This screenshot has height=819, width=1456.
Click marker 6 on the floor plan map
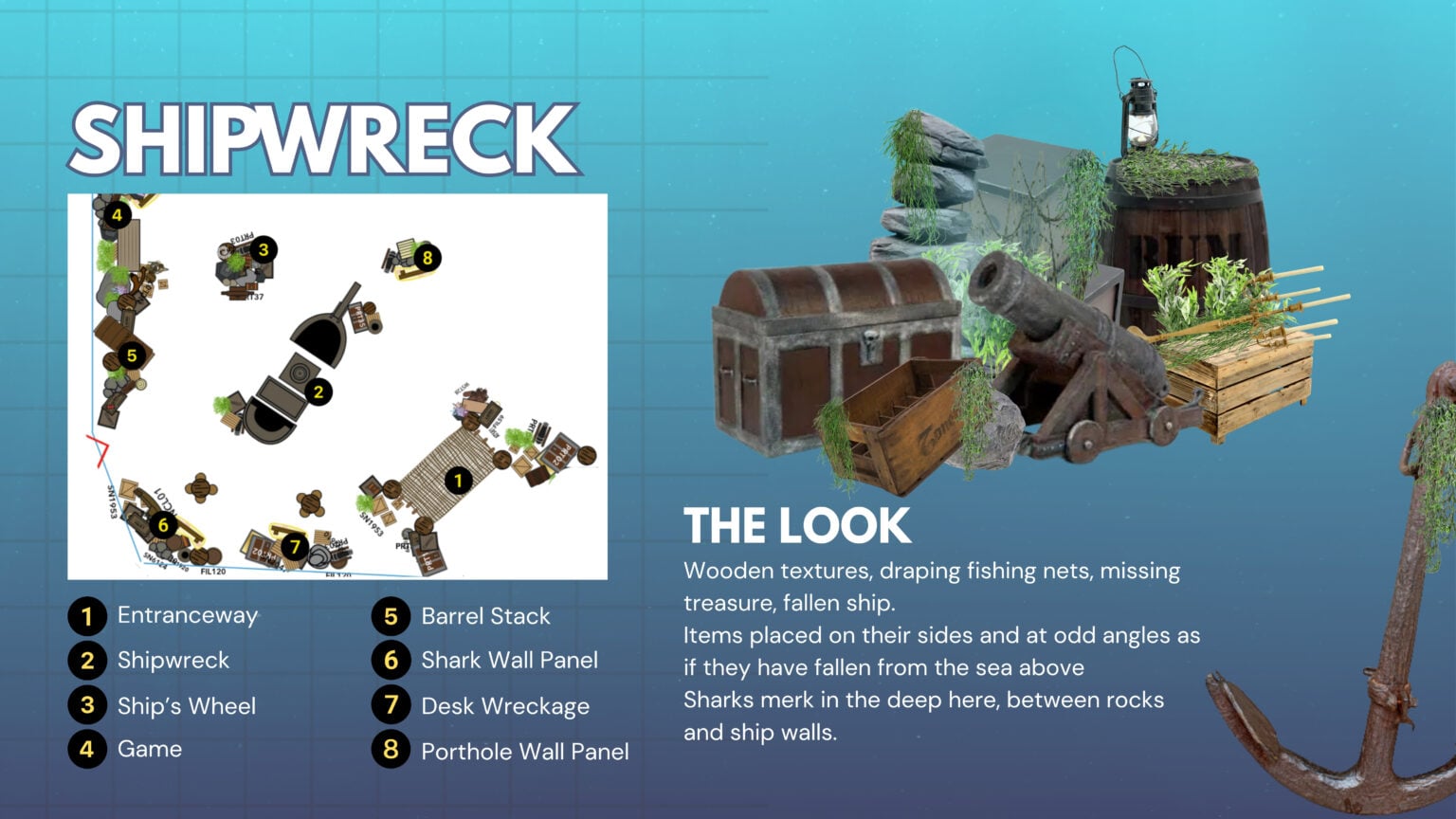click(x=163, y=525)
